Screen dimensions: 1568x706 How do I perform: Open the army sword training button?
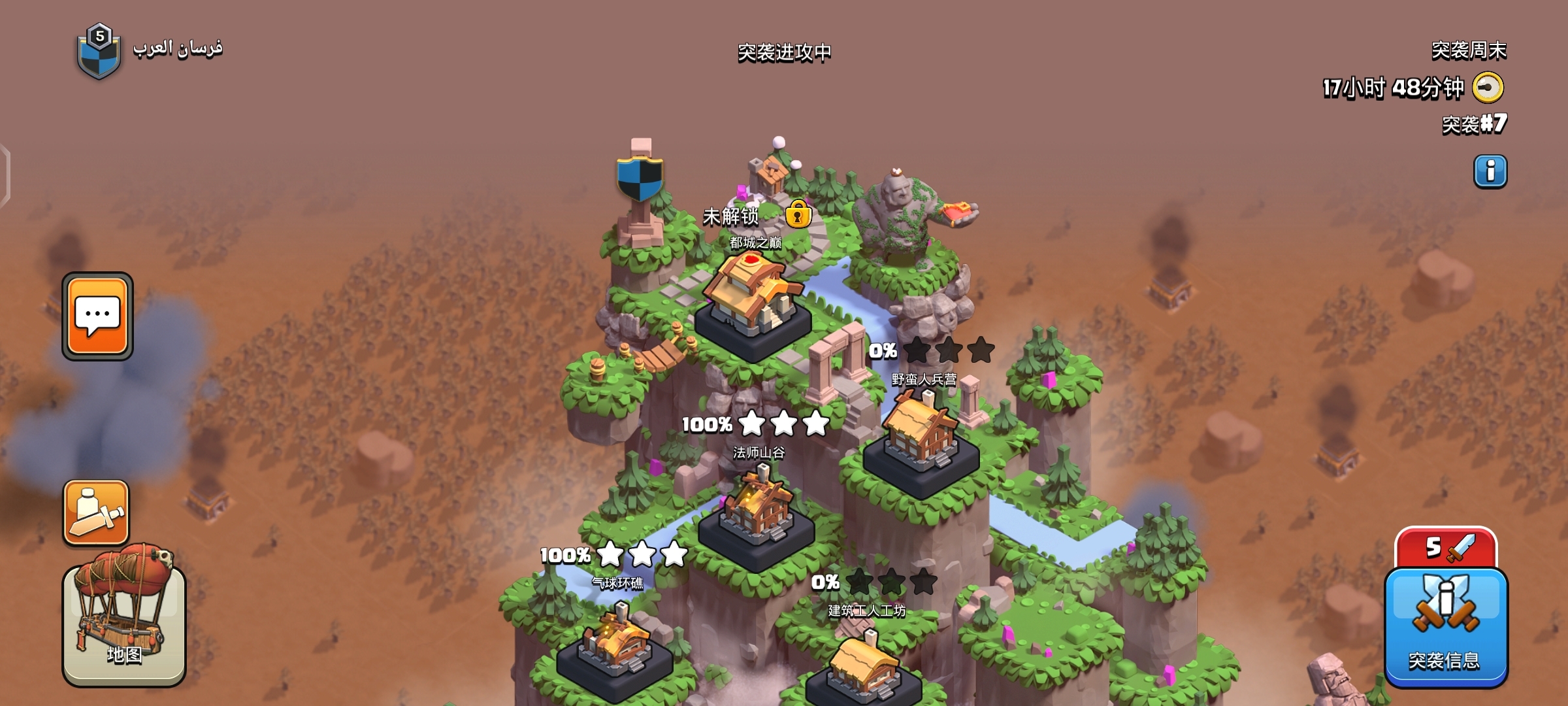pos(96,513)
